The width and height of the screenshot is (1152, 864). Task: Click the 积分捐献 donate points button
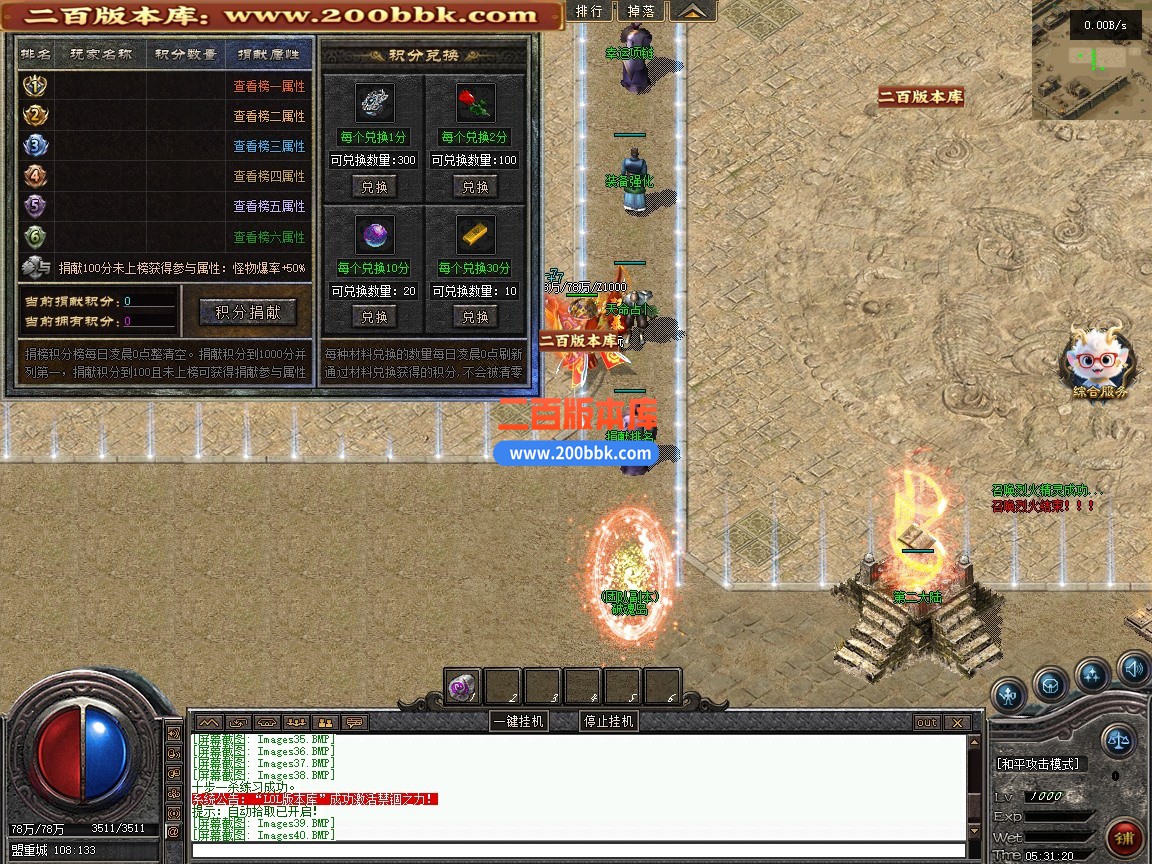click(248, 312)
